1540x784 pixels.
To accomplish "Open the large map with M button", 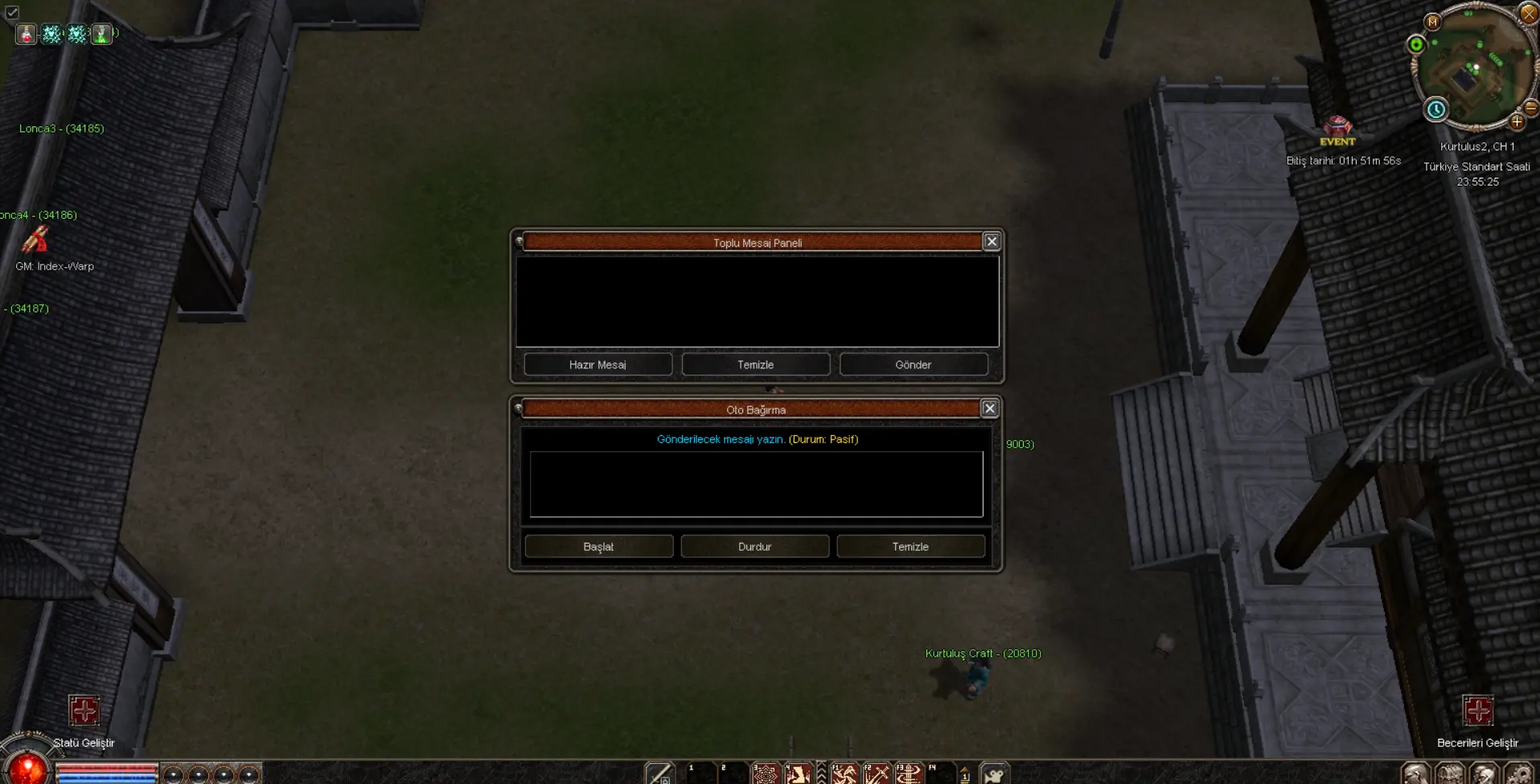I will (x=1432, y=22).
